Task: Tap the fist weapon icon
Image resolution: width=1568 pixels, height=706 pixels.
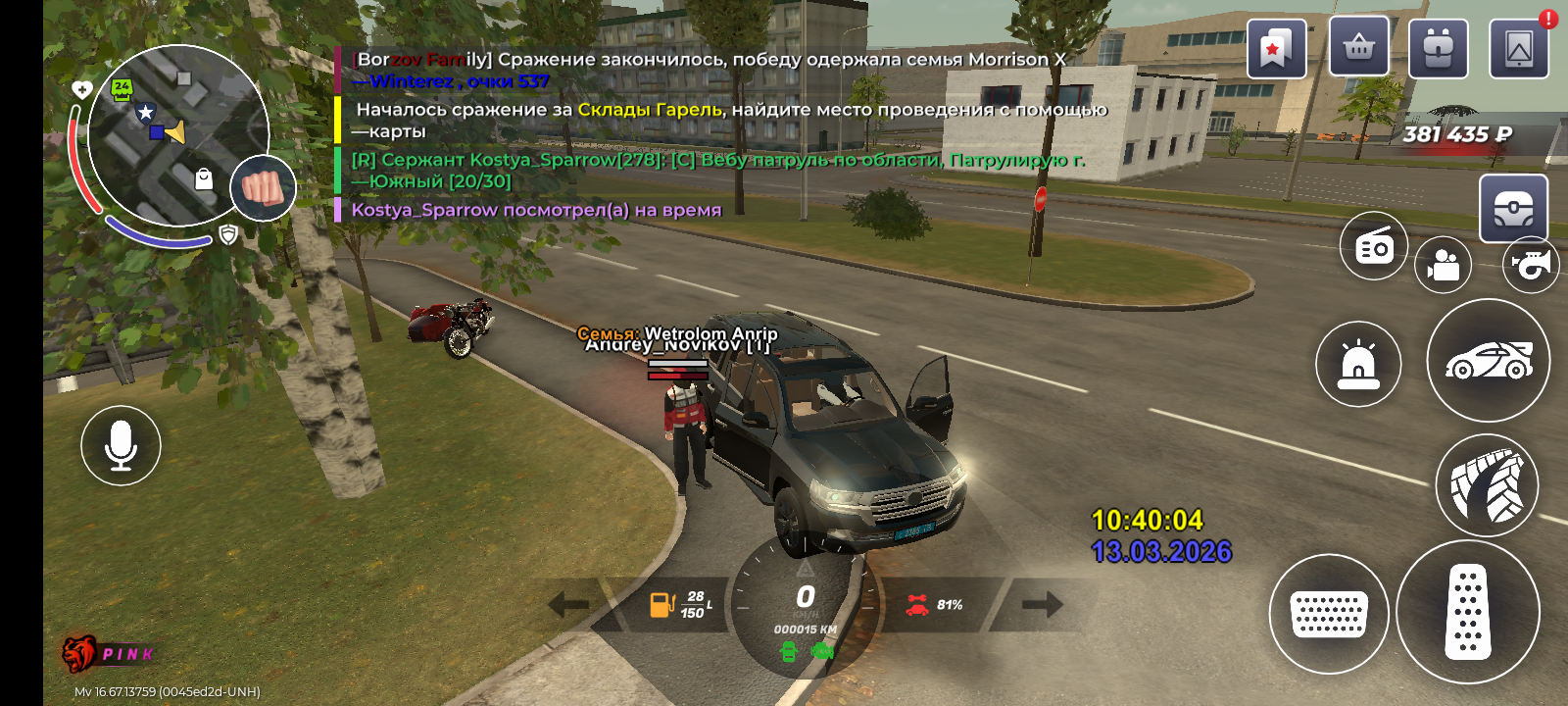Action: point(263,187)
